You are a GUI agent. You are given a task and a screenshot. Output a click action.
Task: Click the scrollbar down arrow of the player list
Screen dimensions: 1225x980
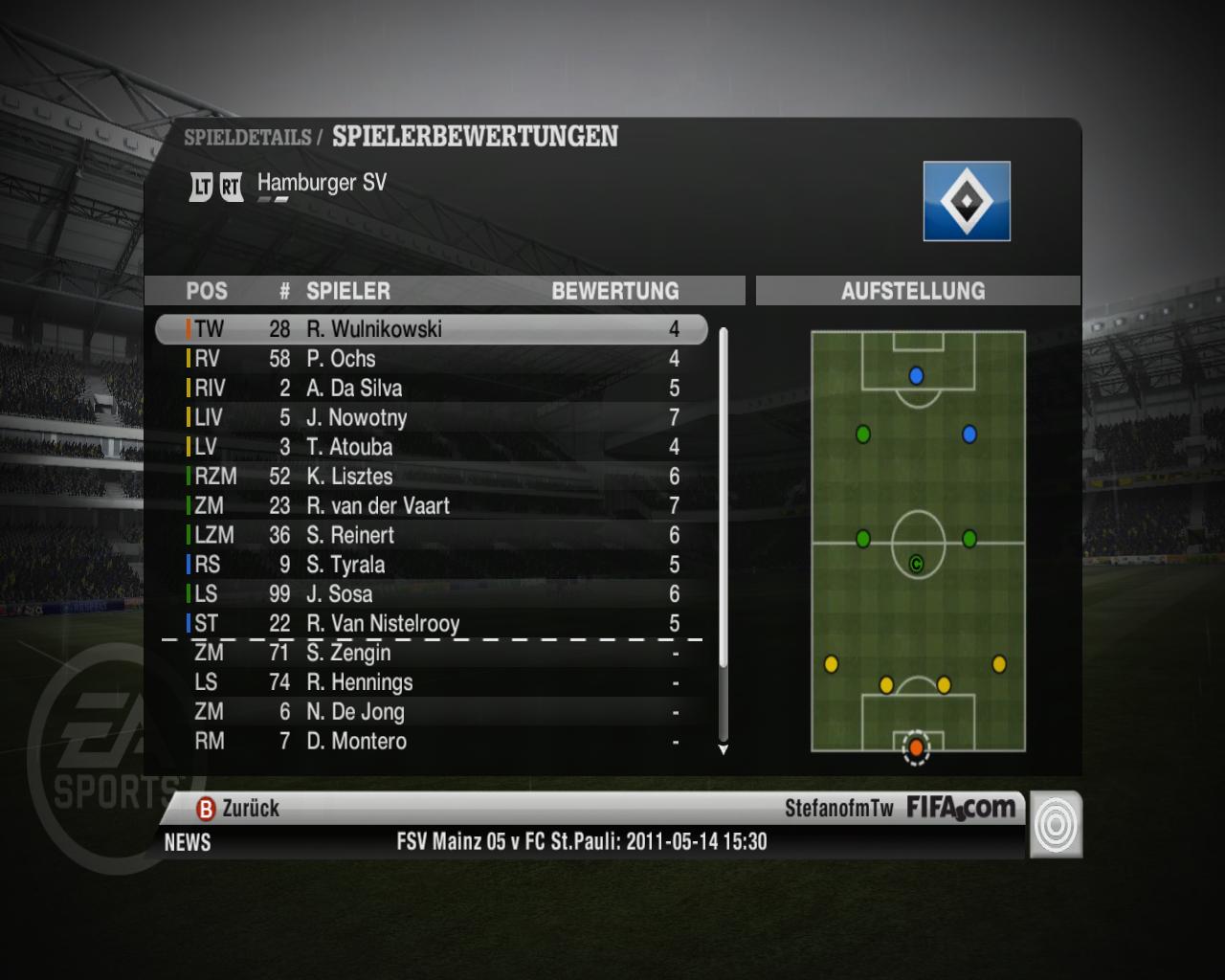tap(724, 749)
